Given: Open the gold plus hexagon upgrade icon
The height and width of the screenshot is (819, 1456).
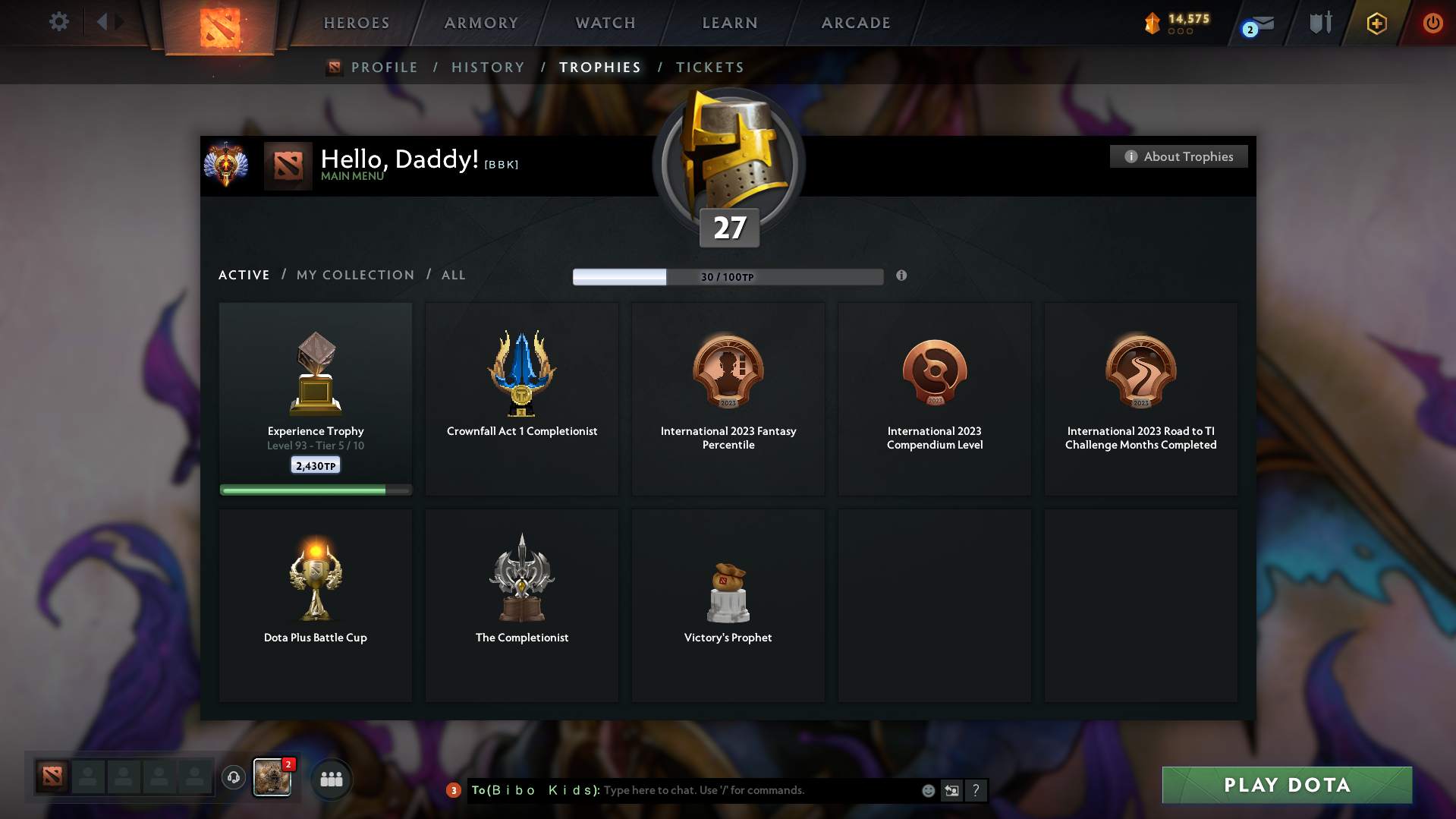Looking at the screenshot, I should pyautogui.click(x=1376, y=23).
